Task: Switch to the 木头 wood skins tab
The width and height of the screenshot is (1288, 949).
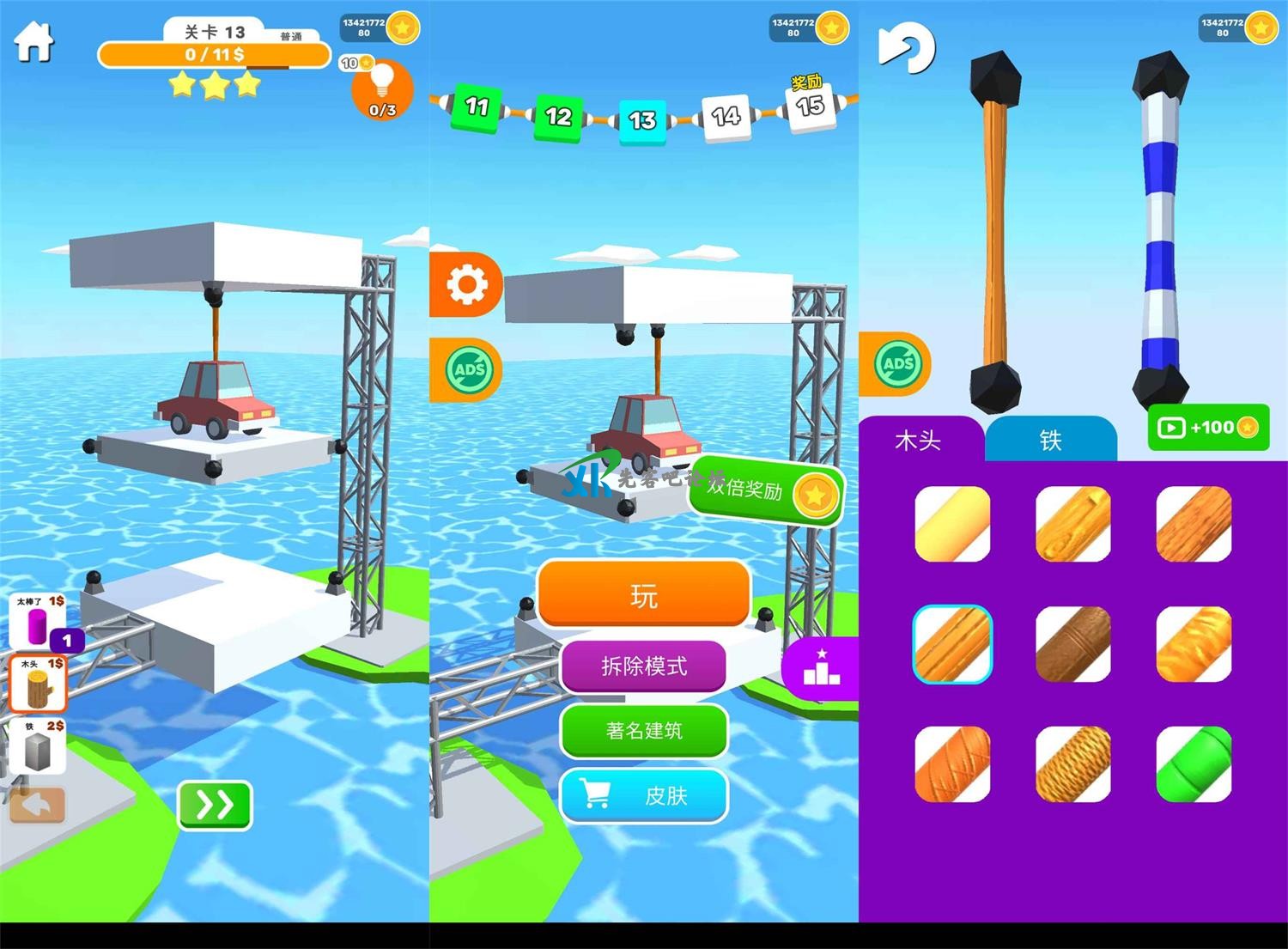Action: 918,441
